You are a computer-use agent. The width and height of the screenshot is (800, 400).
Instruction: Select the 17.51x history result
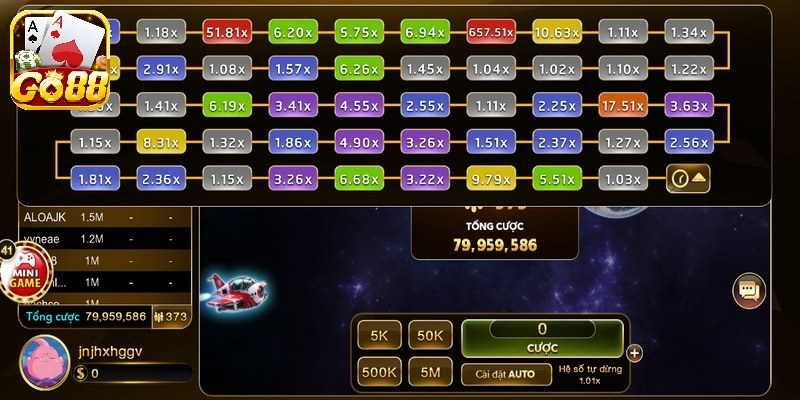[622, 105]
